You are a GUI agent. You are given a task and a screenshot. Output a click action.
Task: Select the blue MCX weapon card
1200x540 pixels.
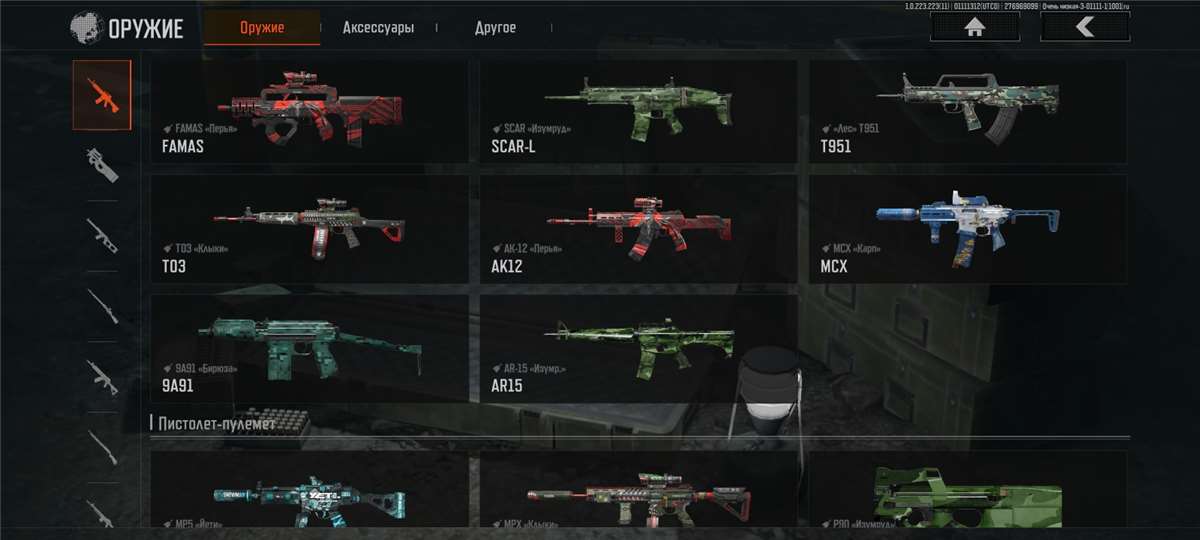pyautogui.click(x=967, y=228)
